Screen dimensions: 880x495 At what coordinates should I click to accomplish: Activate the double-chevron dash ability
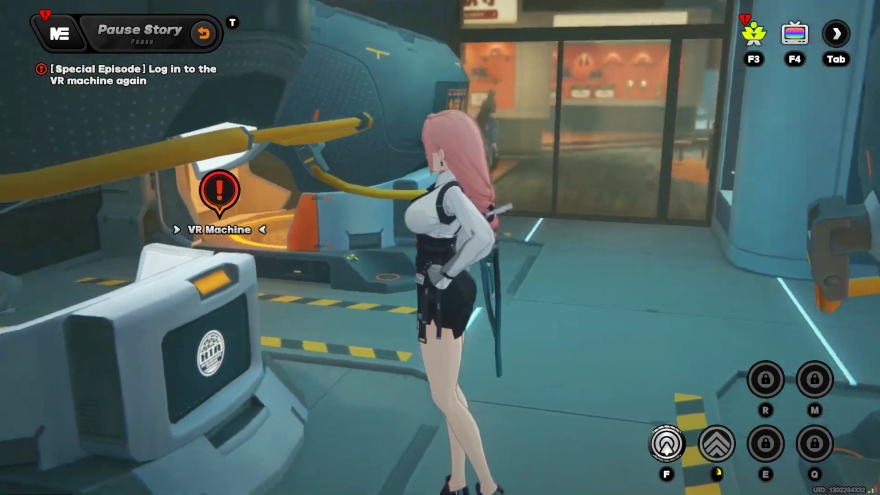click(717, 443)
